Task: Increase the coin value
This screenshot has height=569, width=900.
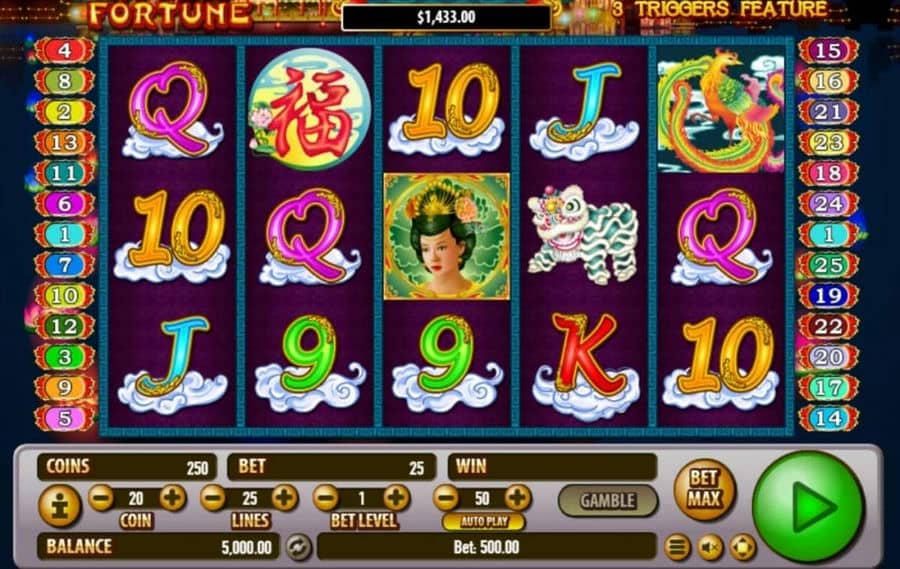Action: click(x=173, y=497)
